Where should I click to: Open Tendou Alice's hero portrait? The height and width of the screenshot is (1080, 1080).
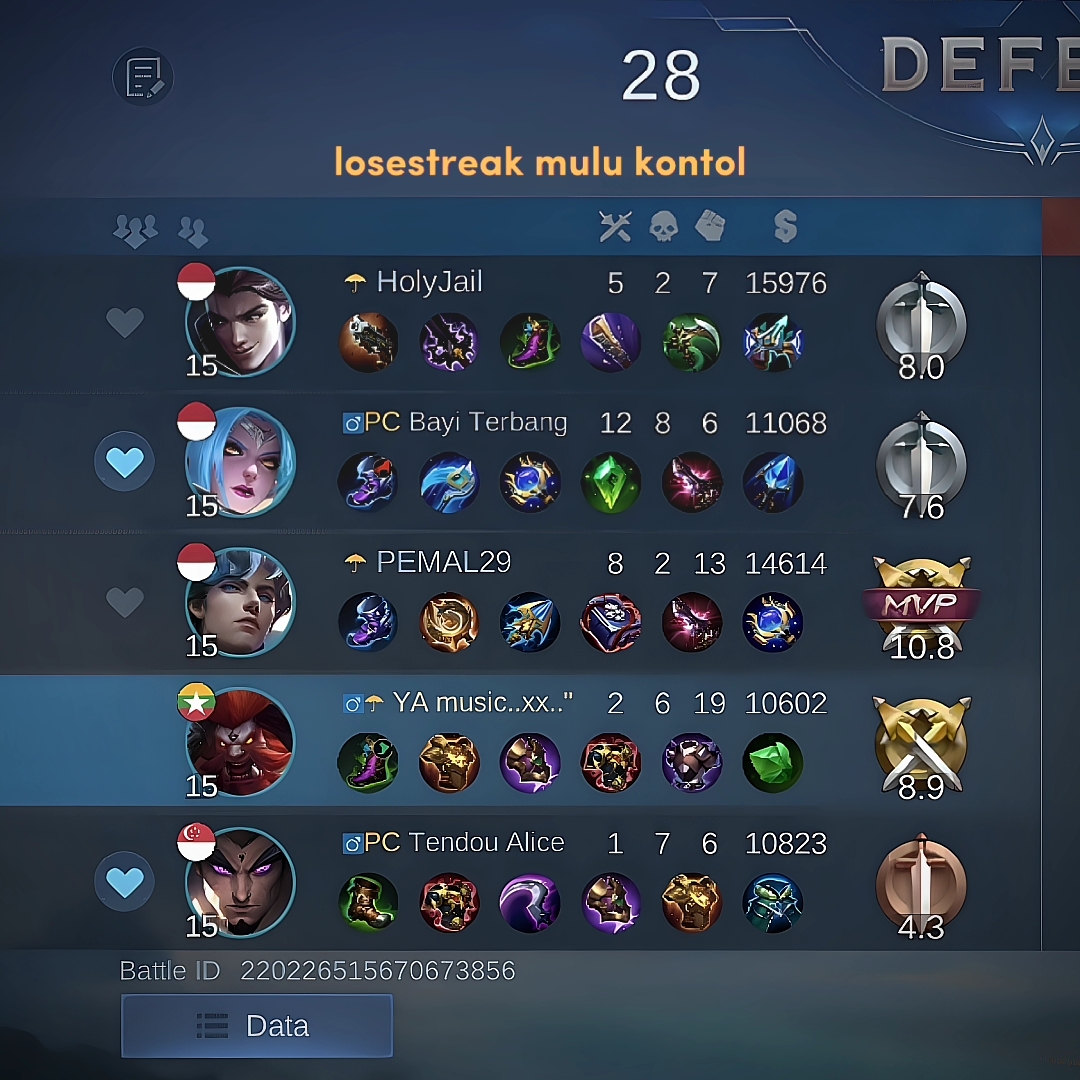240,883
